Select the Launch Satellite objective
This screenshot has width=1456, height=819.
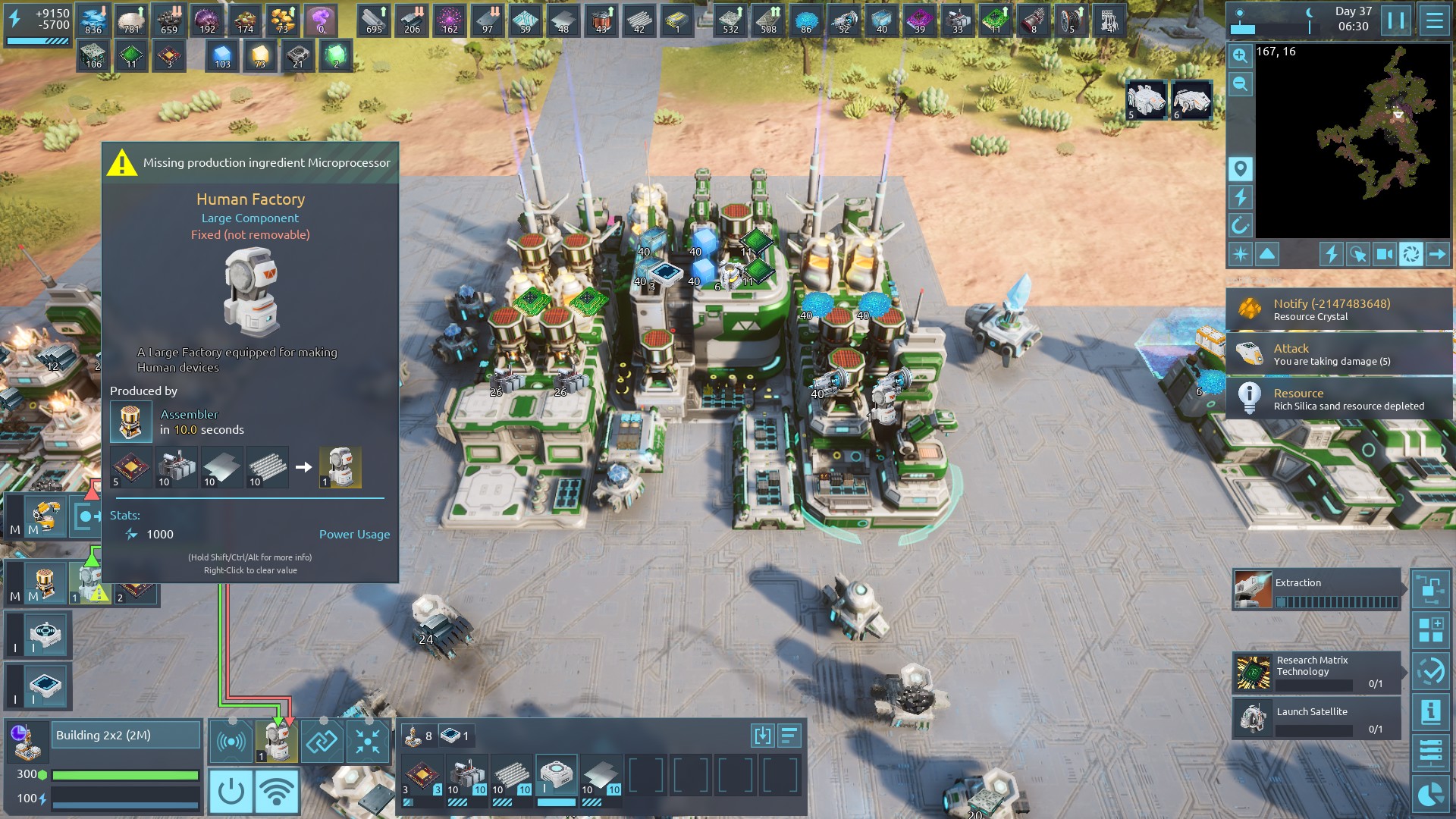1316,719
